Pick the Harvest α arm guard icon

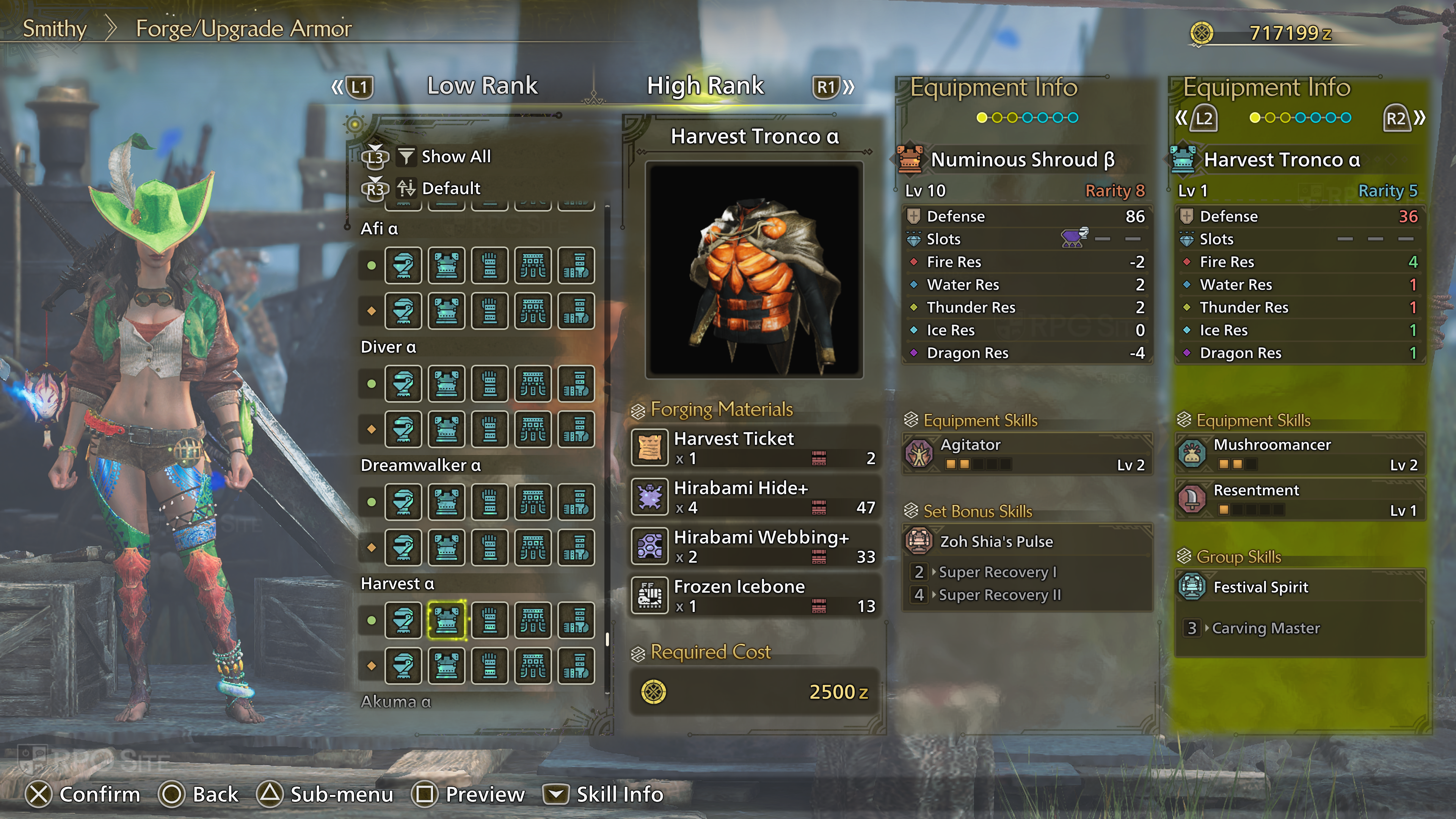coord(490,620)
